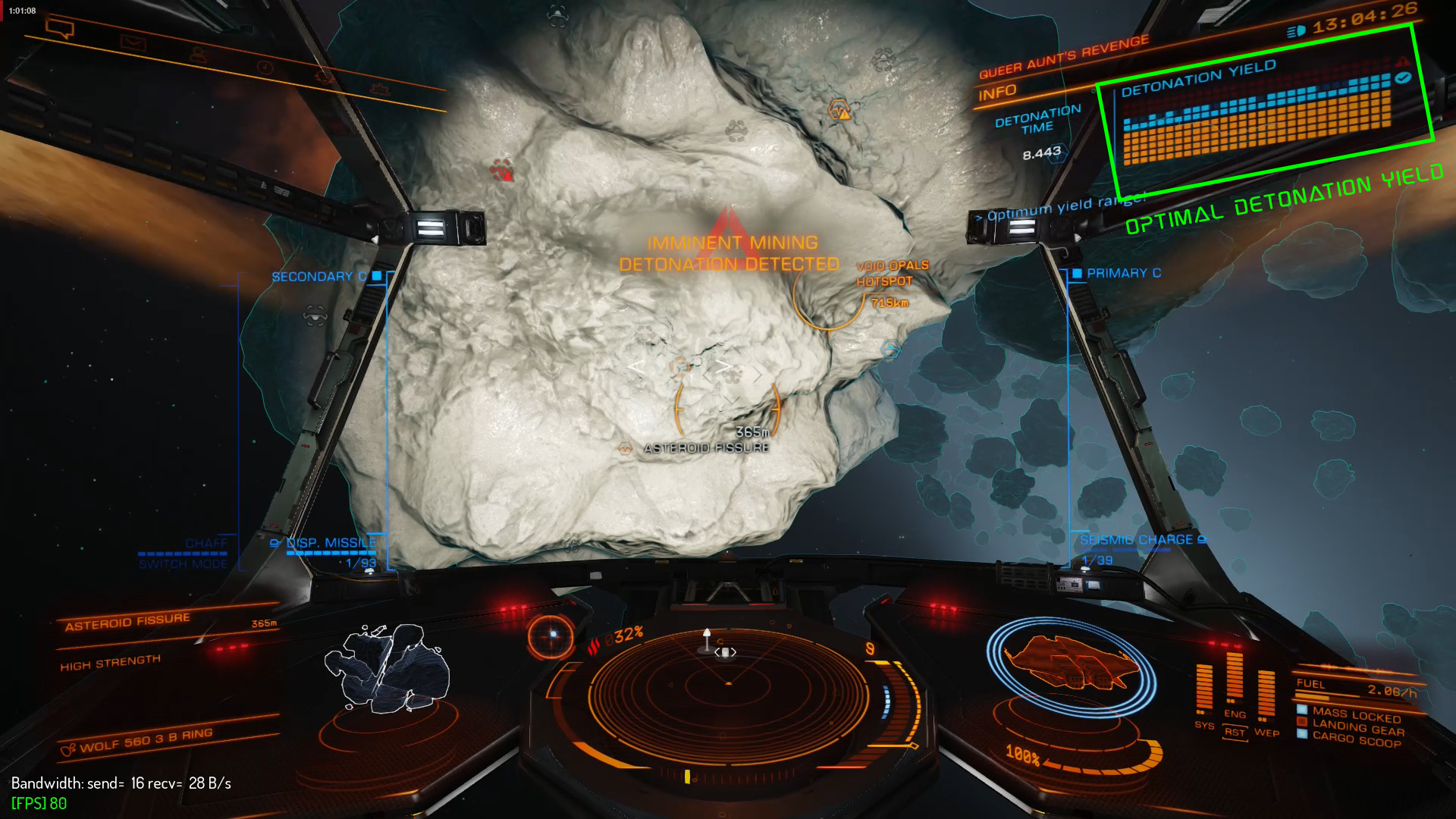Viewport: 1456px width, 819px height.
Task: Click the Info panel header
Action: [x=997, y=93]
